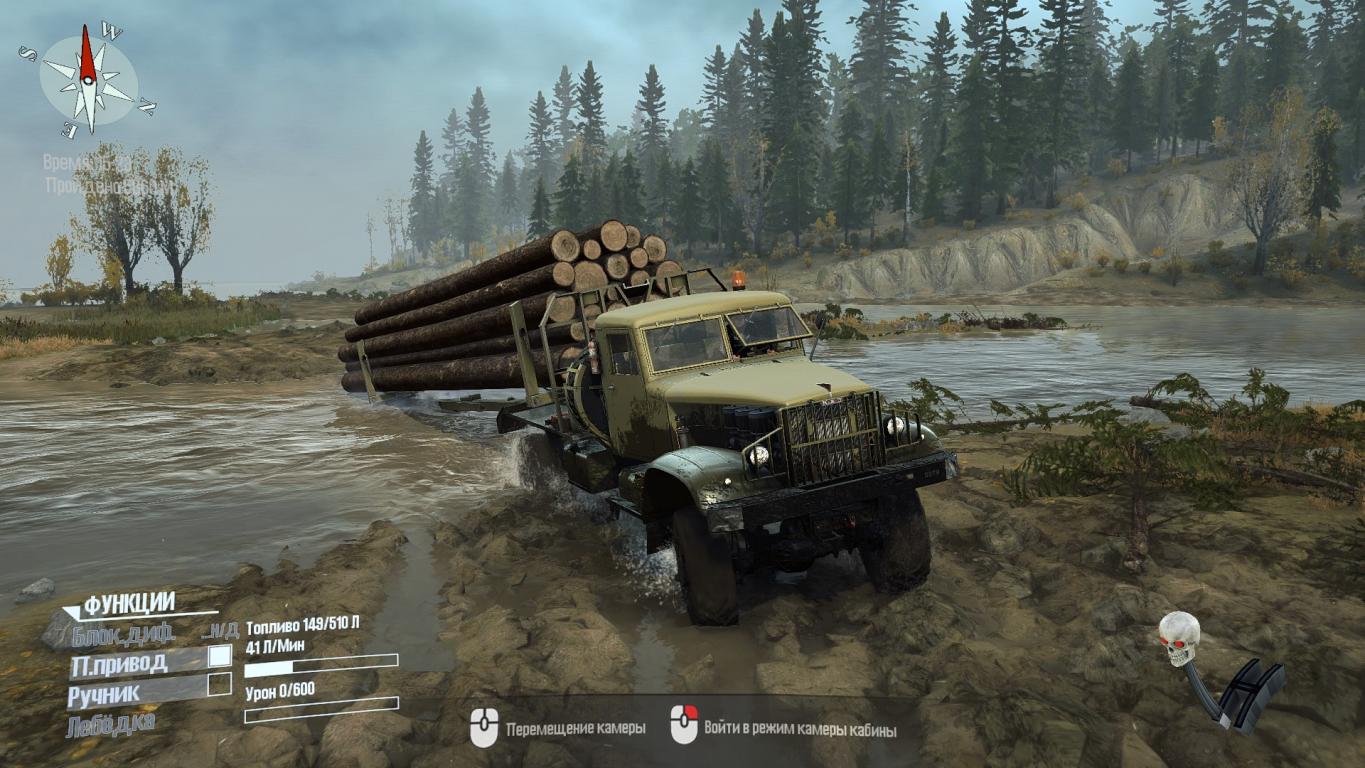This screenshot has width=1365, height=768.
Task: Click the skull gear shifter knob
Action: (x=1179, y=637)
